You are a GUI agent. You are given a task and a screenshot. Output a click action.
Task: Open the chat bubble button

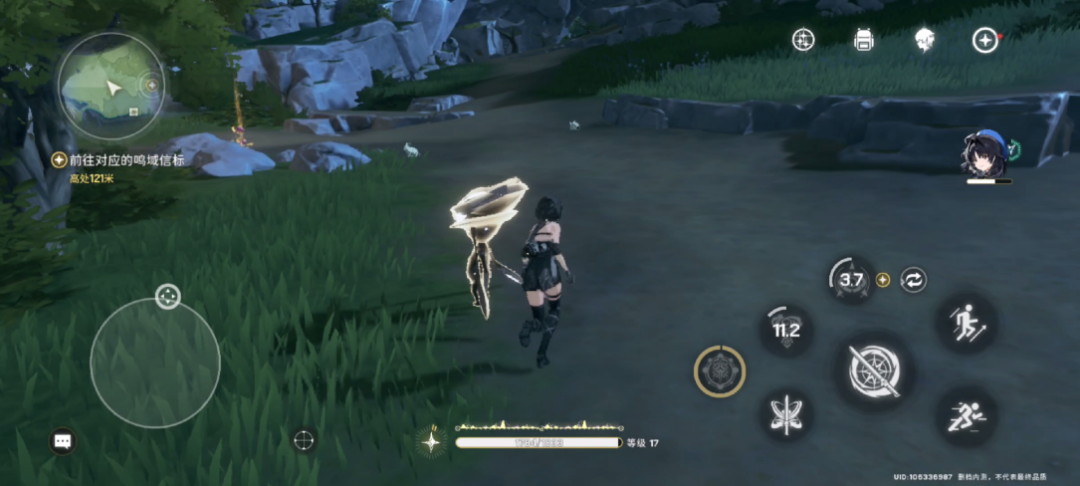pyautogui.click(x=63, y=440)
